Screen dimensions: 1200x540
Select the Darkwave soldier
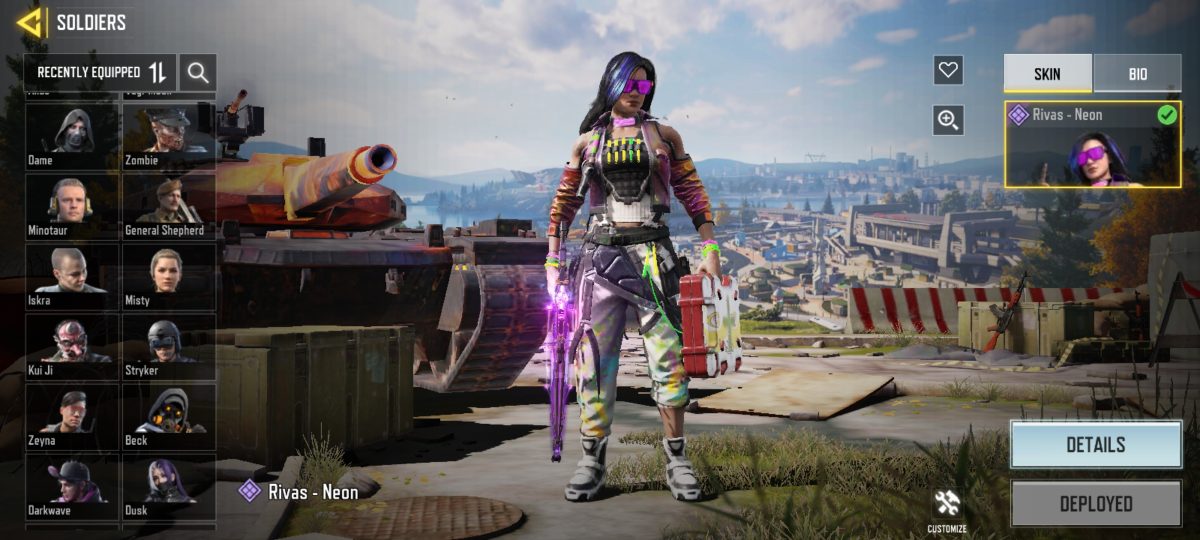click(72, 485)
